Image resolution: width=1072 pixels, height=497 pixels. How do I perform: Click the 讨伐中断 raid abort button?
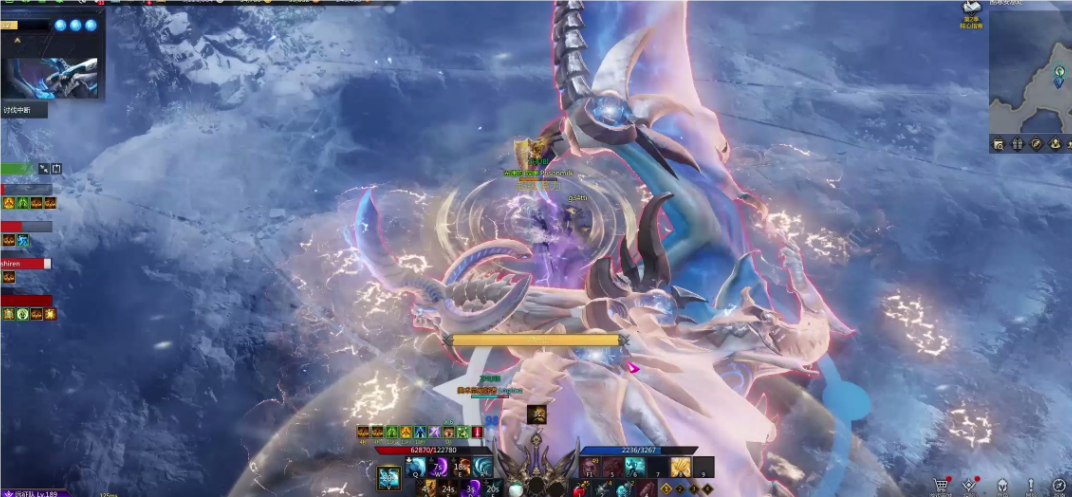(x=23, y=111)
